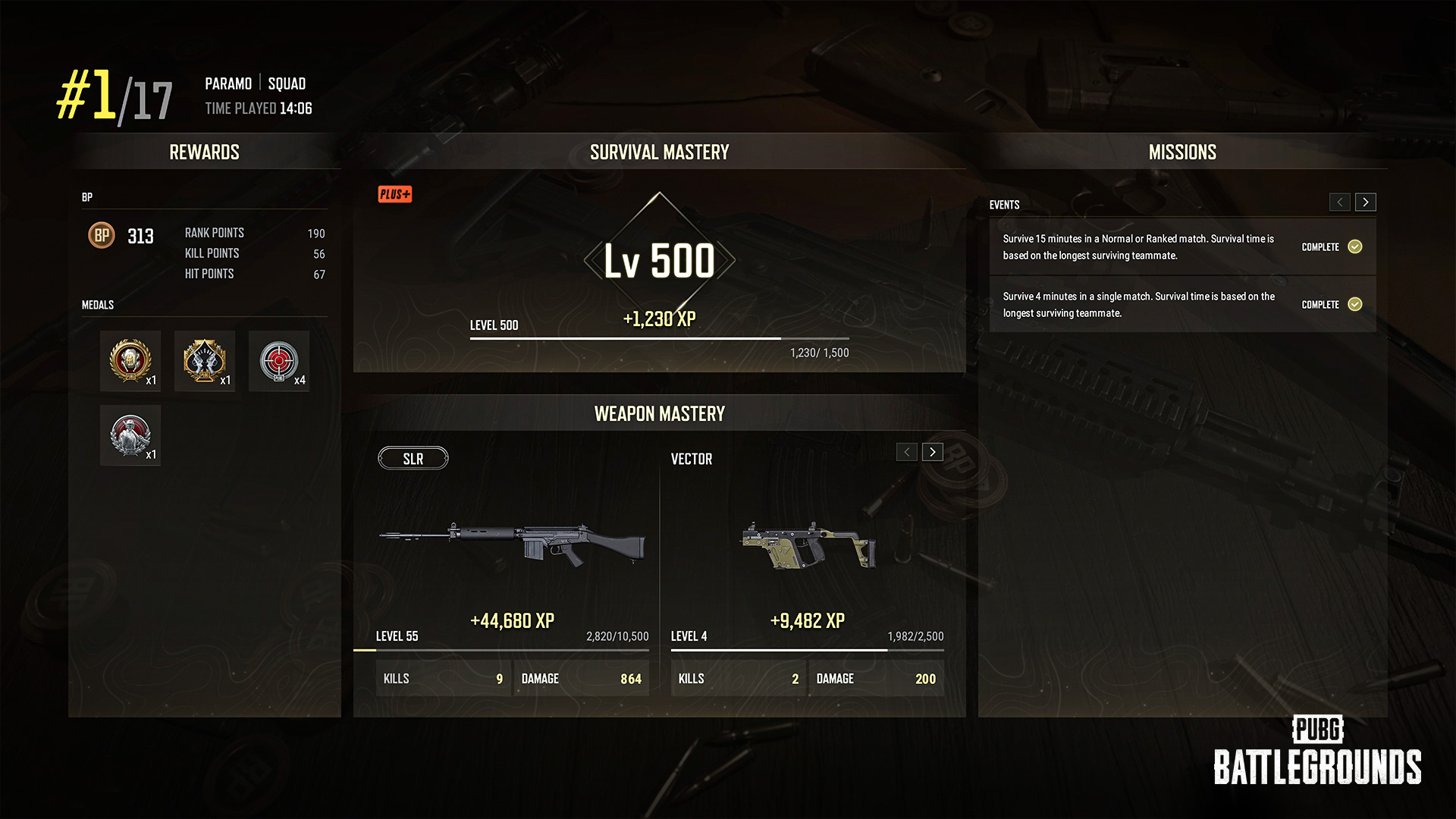Inspect the gold wreath soldier medal

tap(130, 361)
